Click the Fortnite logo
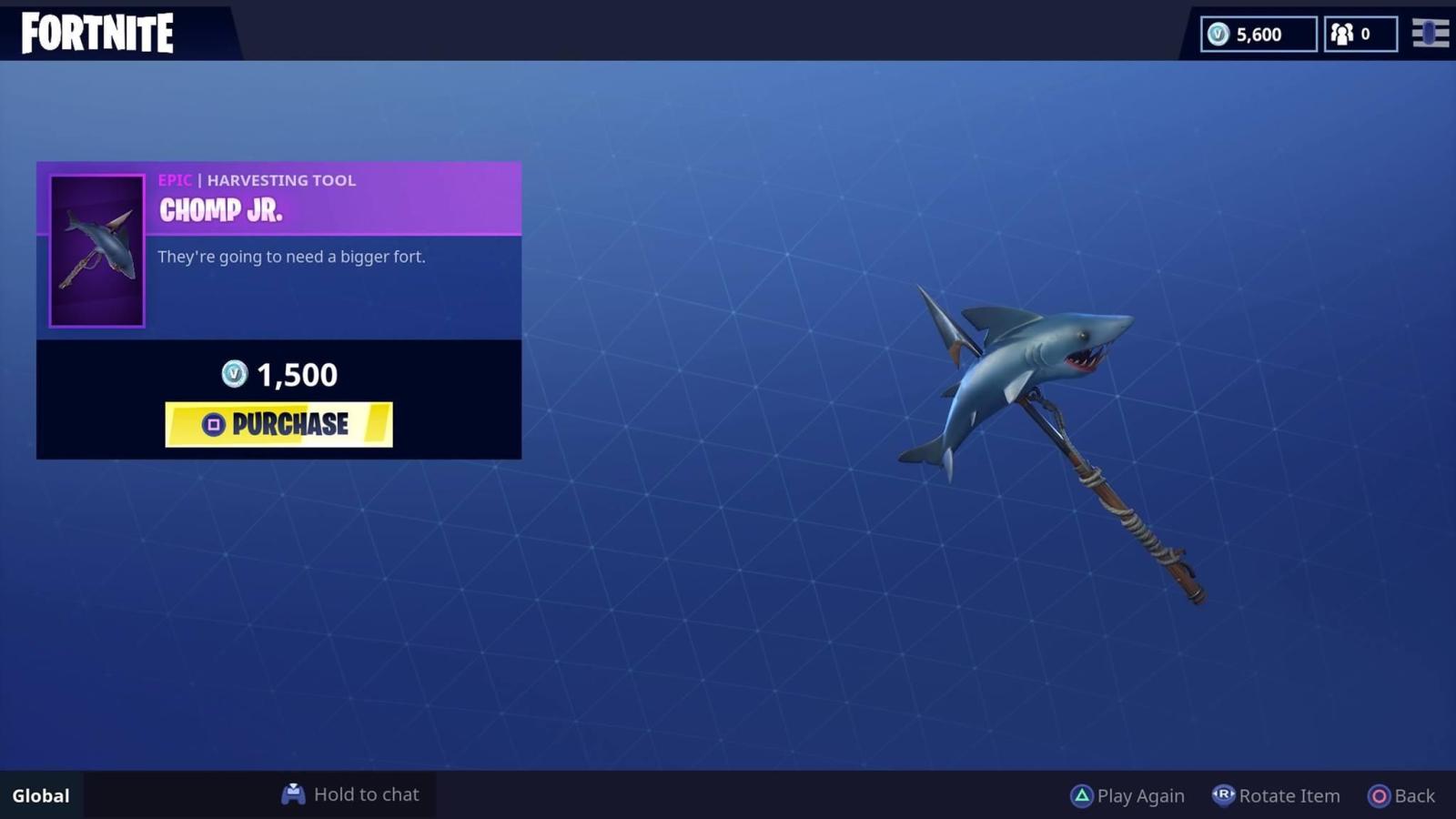The height and width of the screenshot is (819, 1456). 96,33
